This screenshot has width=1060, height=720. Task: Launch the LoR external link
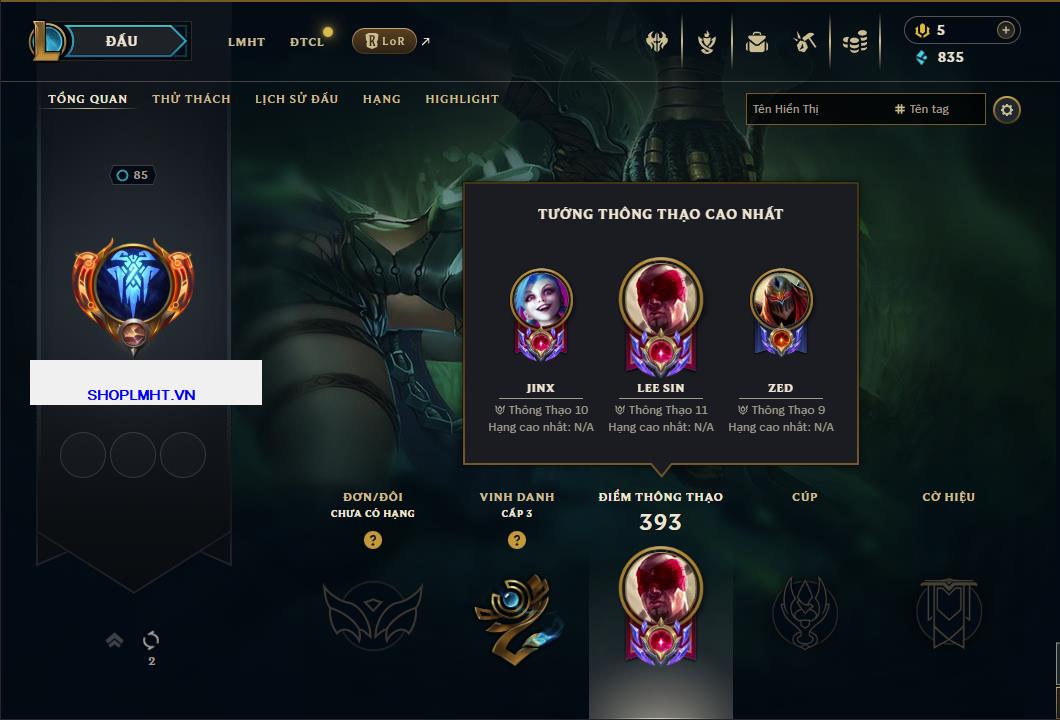tap(385, 41)
